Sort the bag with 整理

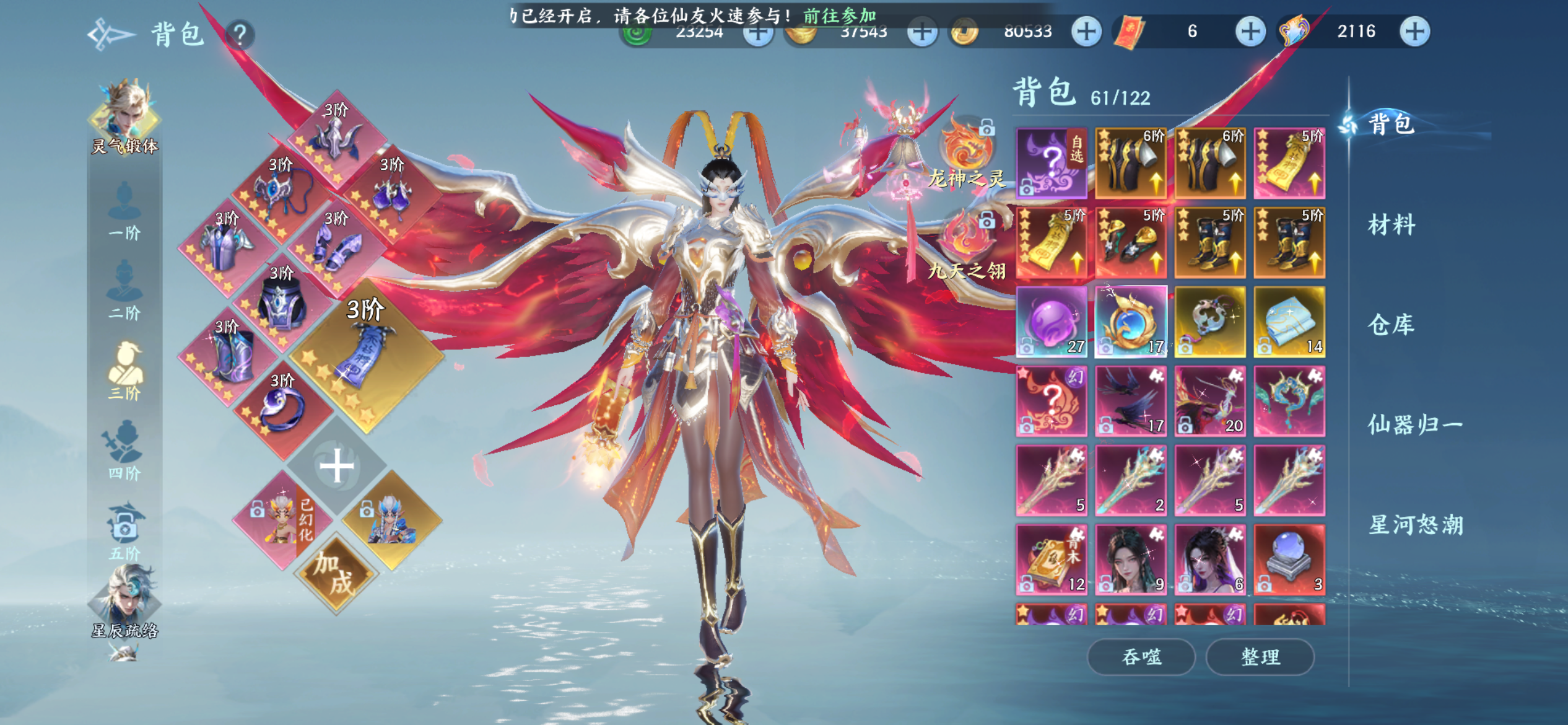click(x=1260, y=656)
